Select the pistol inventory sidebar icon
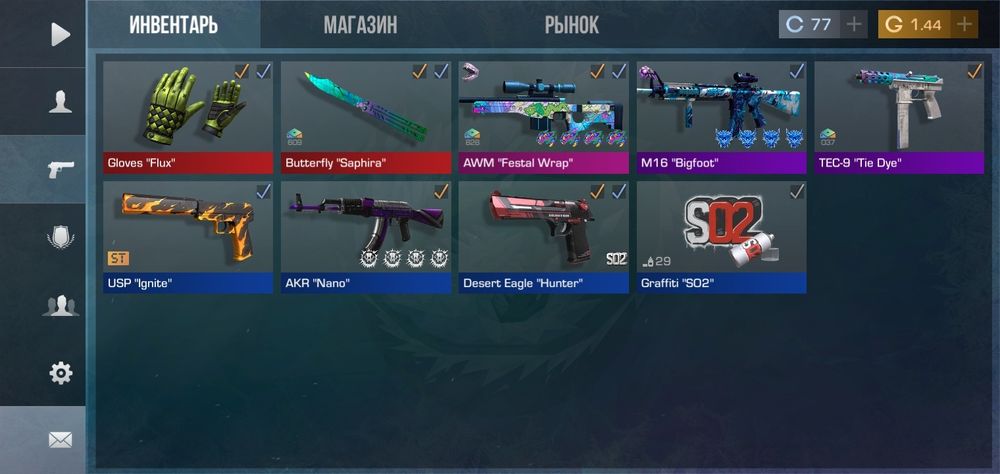 60,169
